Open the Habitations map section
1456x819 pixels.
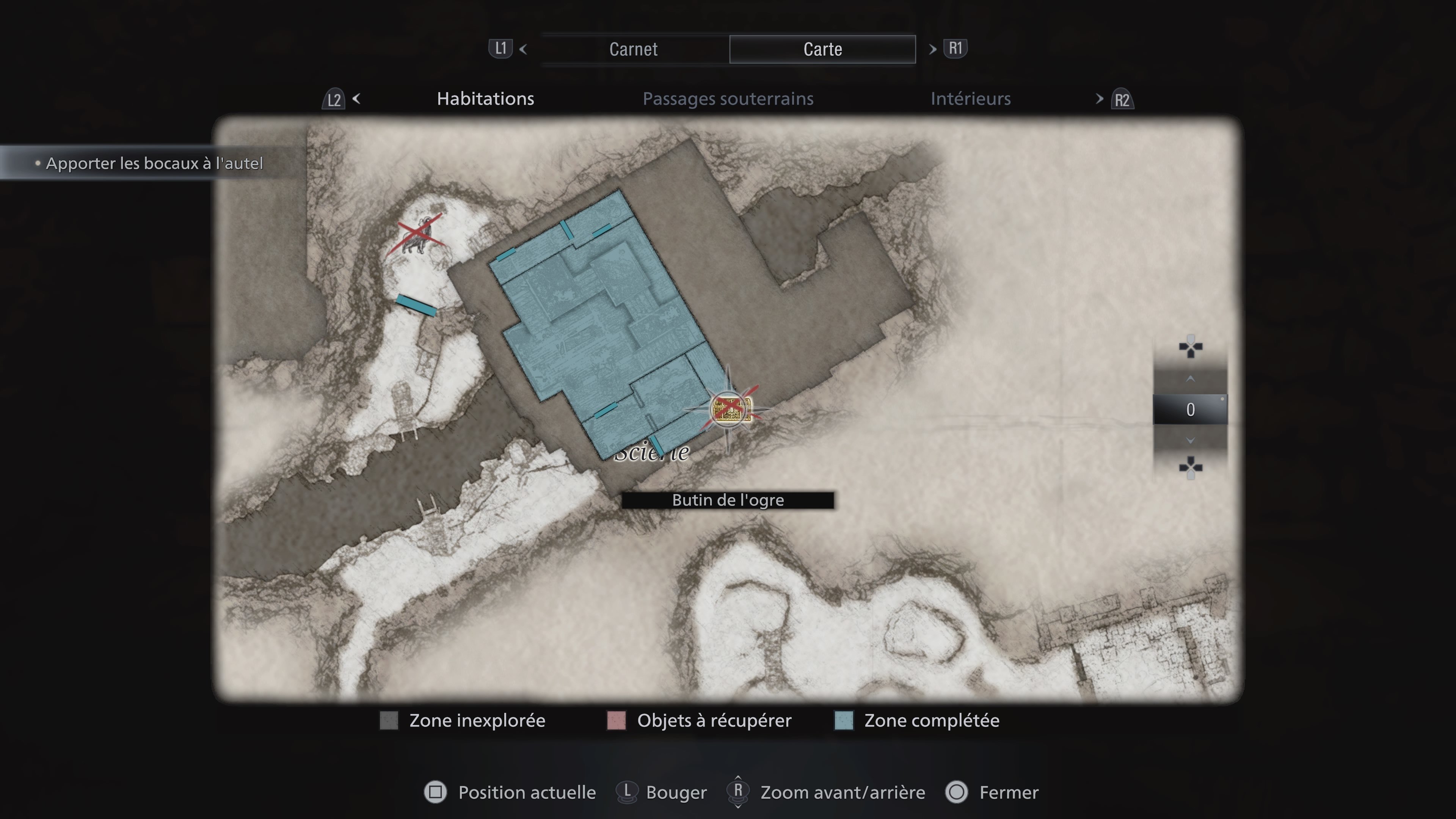click(485, 99)
